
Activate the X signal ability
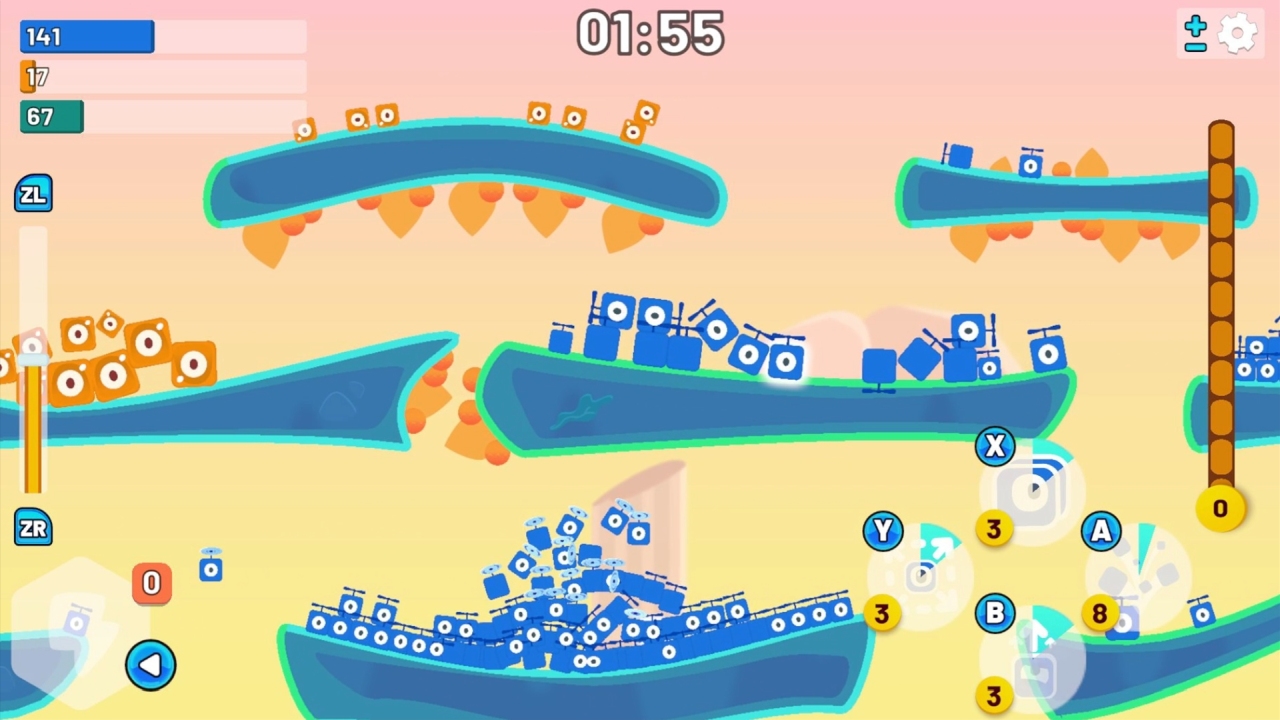tap(994, 446)
